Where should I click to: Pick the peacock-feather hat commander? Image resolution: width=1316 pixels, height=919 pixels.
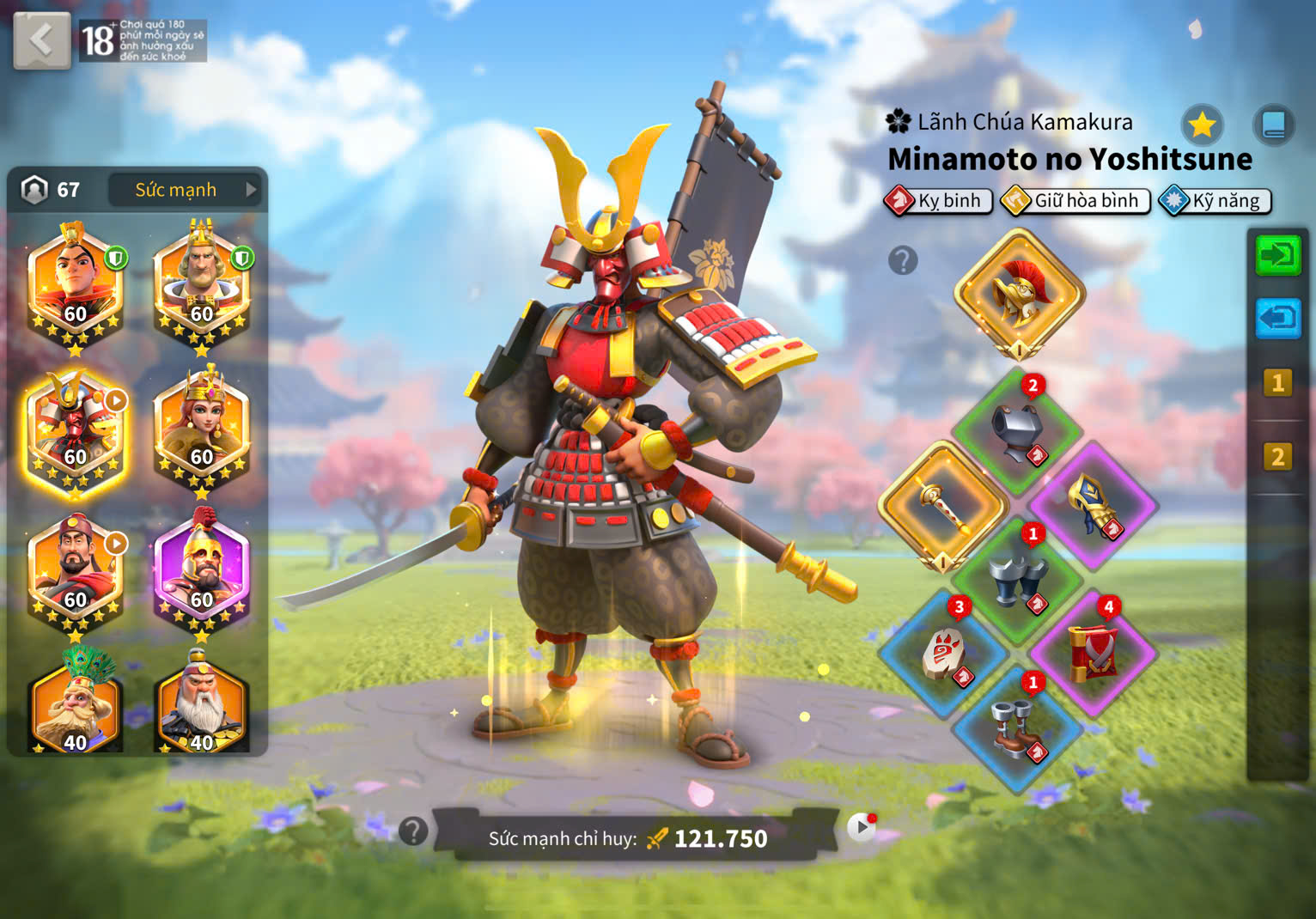point(76,706)
